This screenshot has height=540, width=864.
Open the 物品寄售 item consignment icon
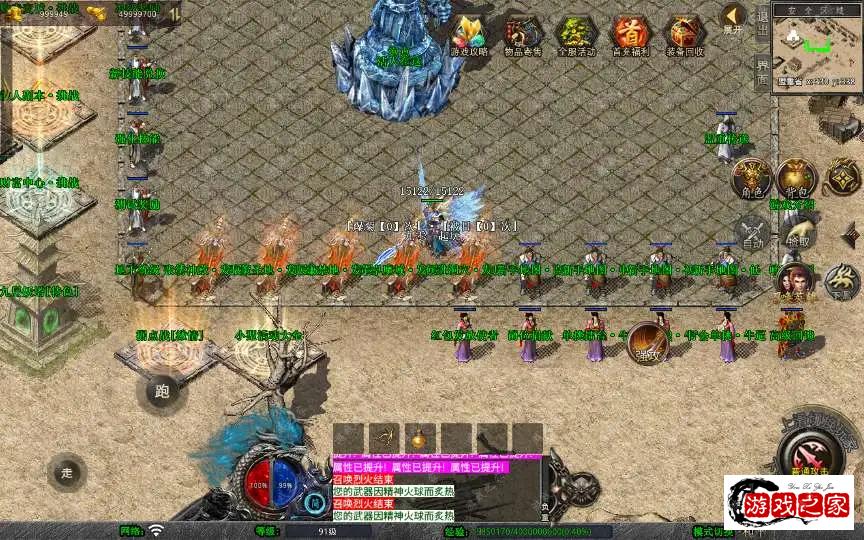pyautogui.click(x=522, y=35)
